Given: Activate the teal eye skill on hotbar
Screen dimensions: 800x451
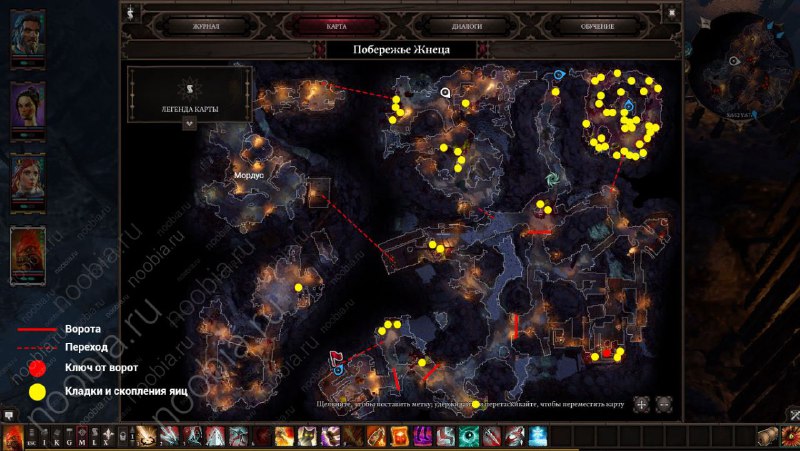Looking at the screenshot, I should pos(470,436).
